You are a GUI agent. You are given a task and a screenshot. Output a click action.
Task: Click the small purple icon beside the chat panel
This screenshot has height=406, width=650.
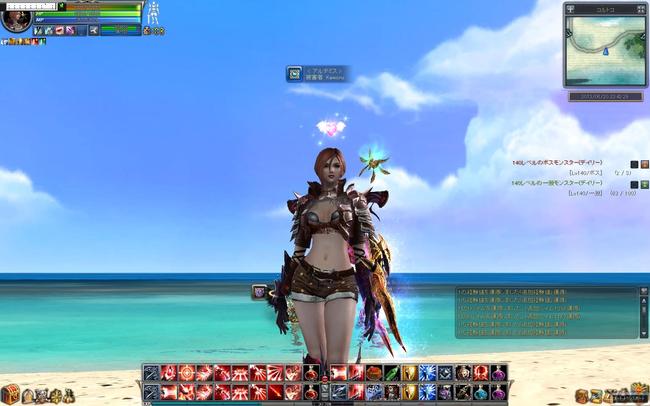click(x=259, y=291)
